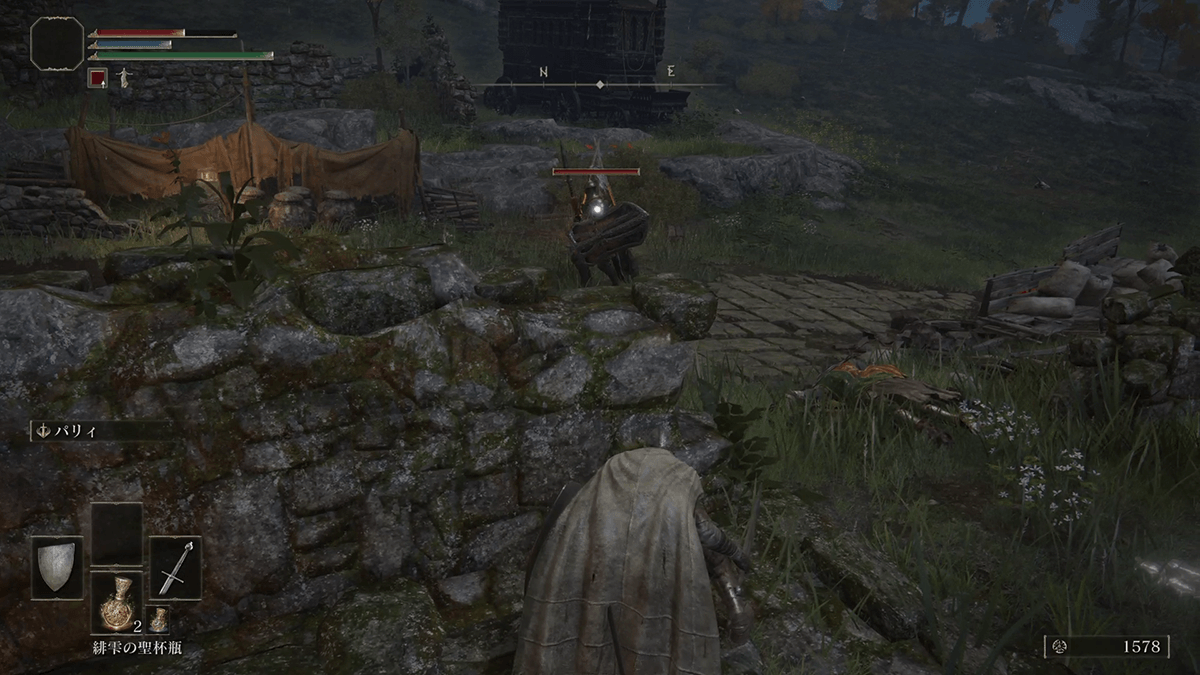The image size is (1200, 675).
Task: Select the shield in the left-hand slot
Action: click(x=57, y=567)
